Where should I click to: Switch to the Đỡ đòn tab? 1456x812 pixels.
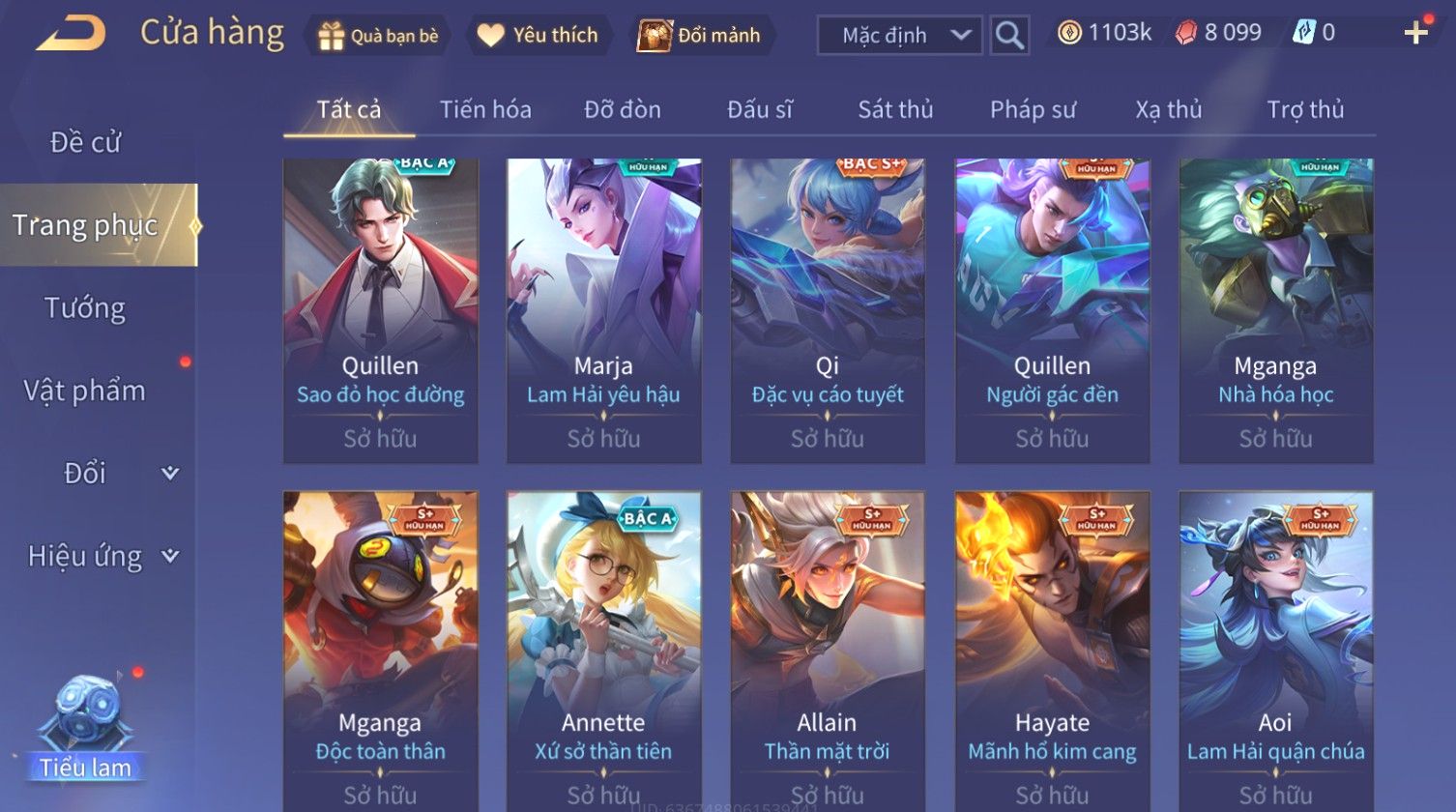point(623,110)
